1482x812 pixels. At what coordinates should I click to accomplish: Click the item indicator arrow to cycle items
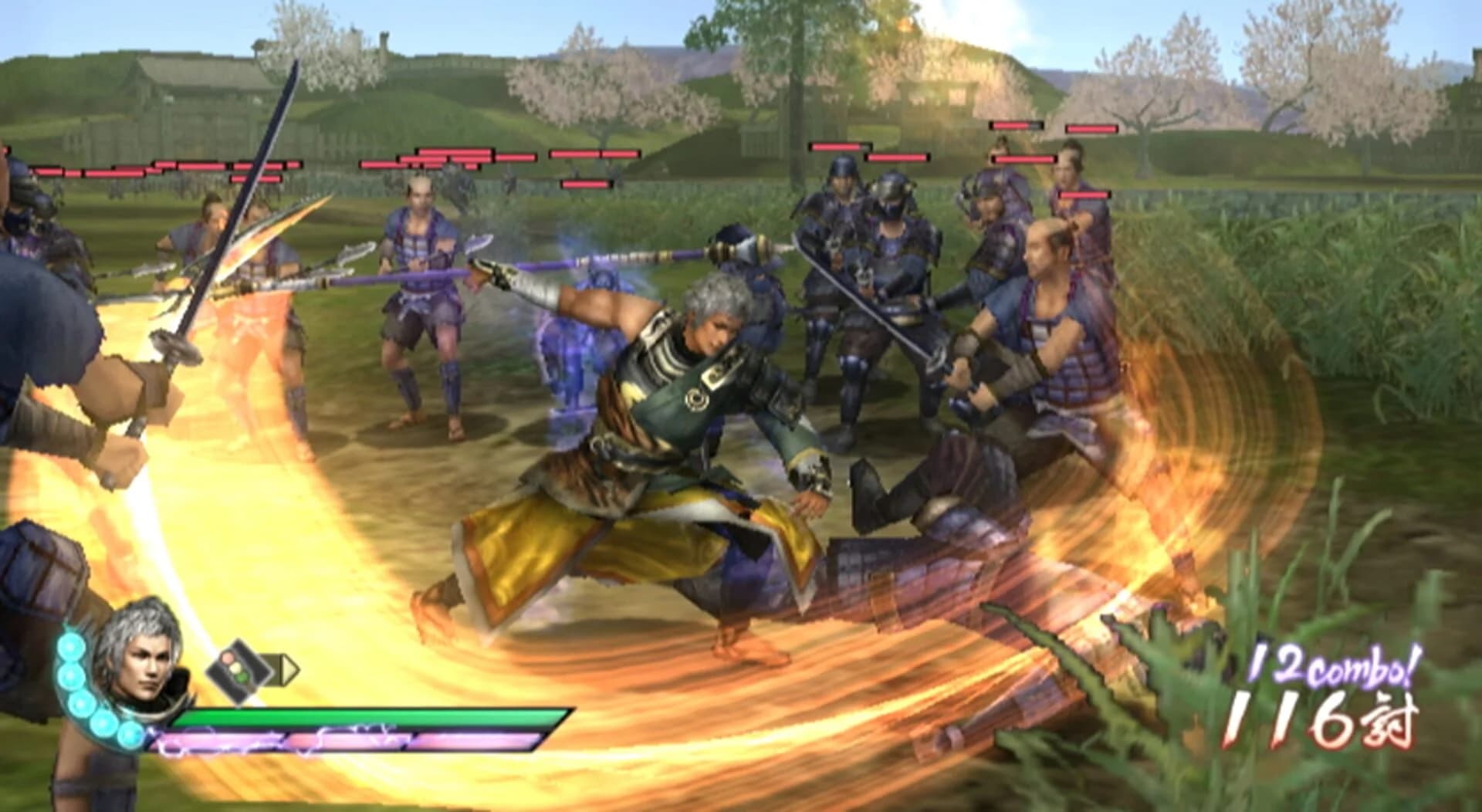[x=288, y=668]
